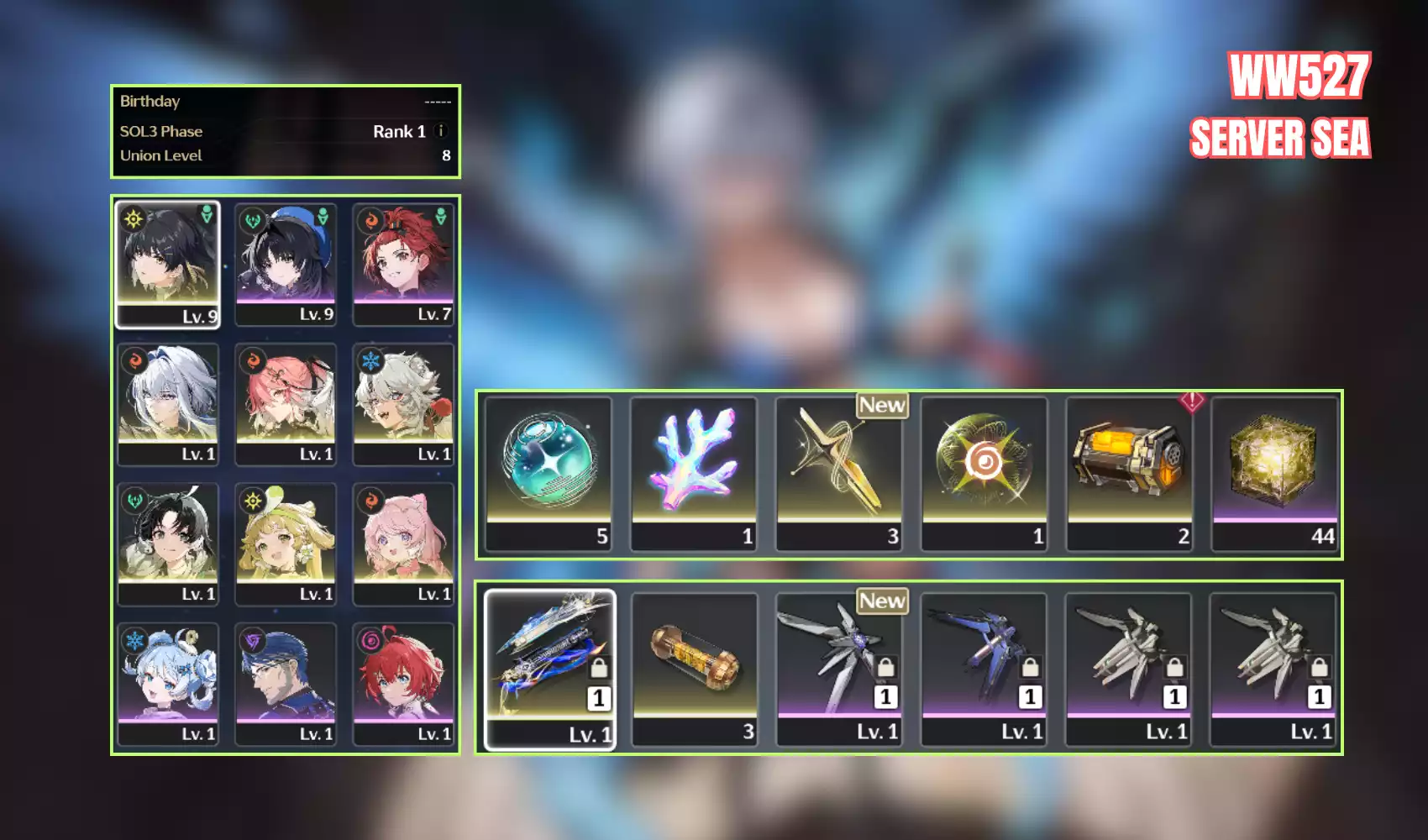The height and width of the screenshot is (840, 1428).
Task: Select the light-blue-haired glacio character
Action: pos(168,684)
